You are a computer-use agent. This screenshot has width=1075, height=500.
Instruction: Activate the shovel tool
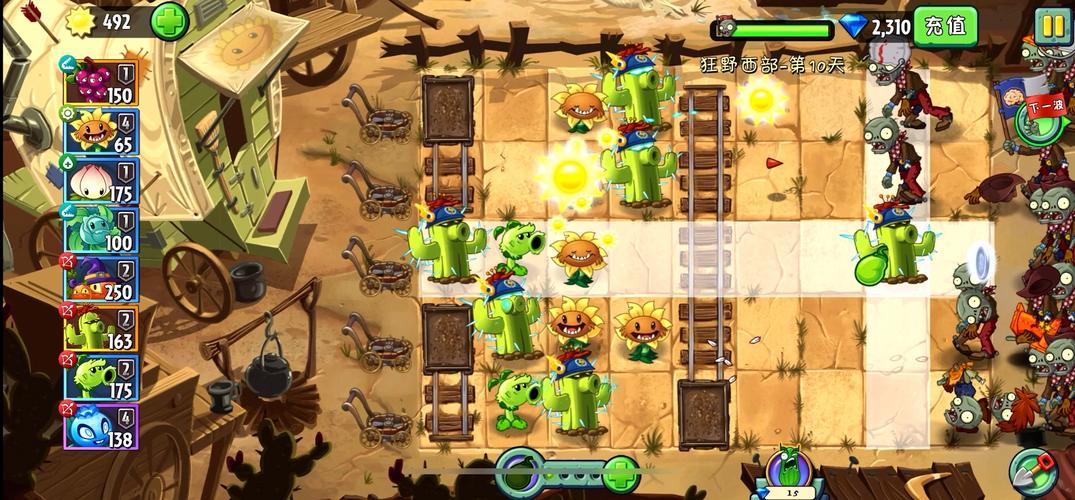1035,470
